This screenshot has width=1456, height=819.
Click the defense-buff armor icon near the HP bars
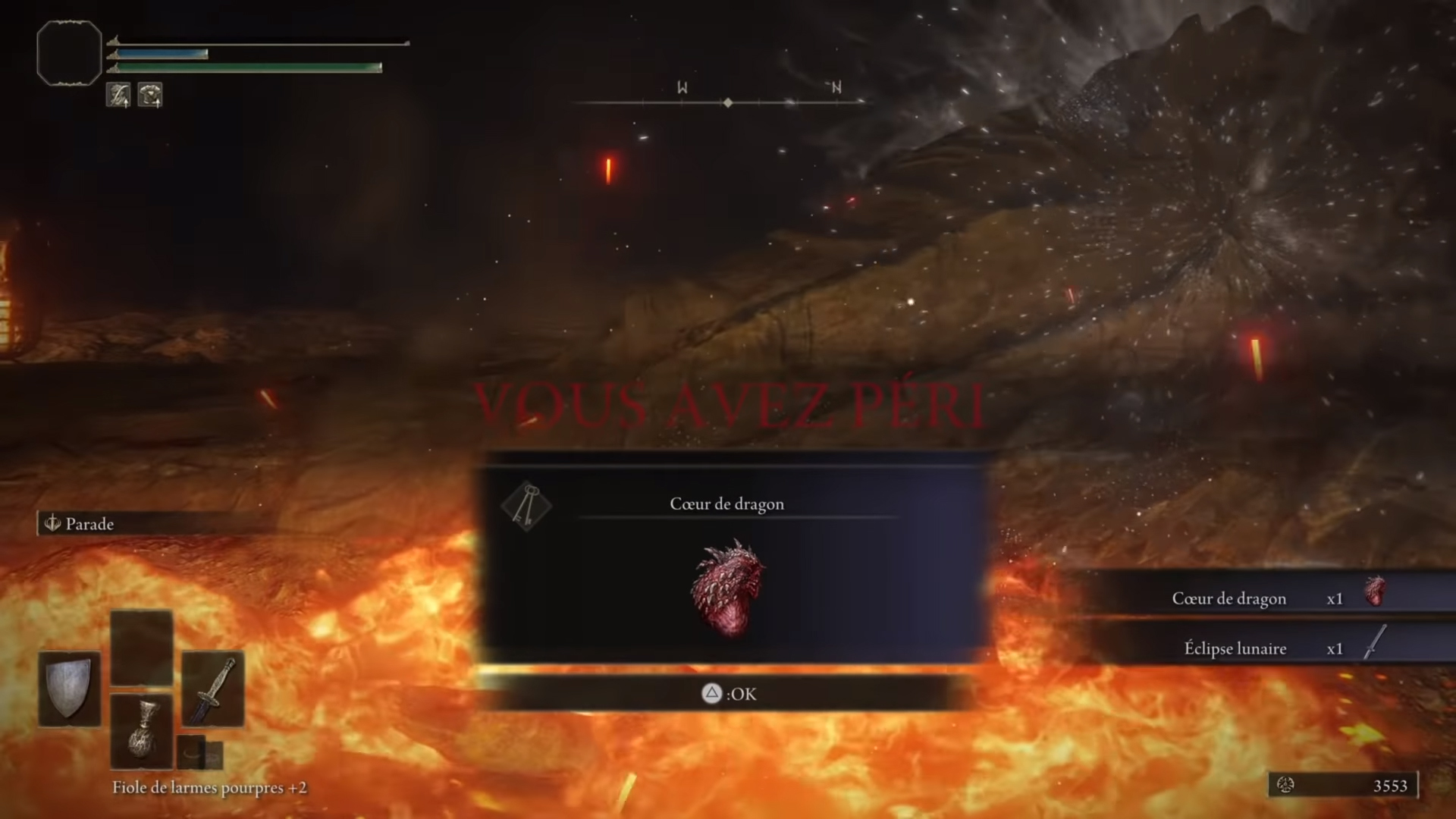pyautogui.click(x=150, y=94)
